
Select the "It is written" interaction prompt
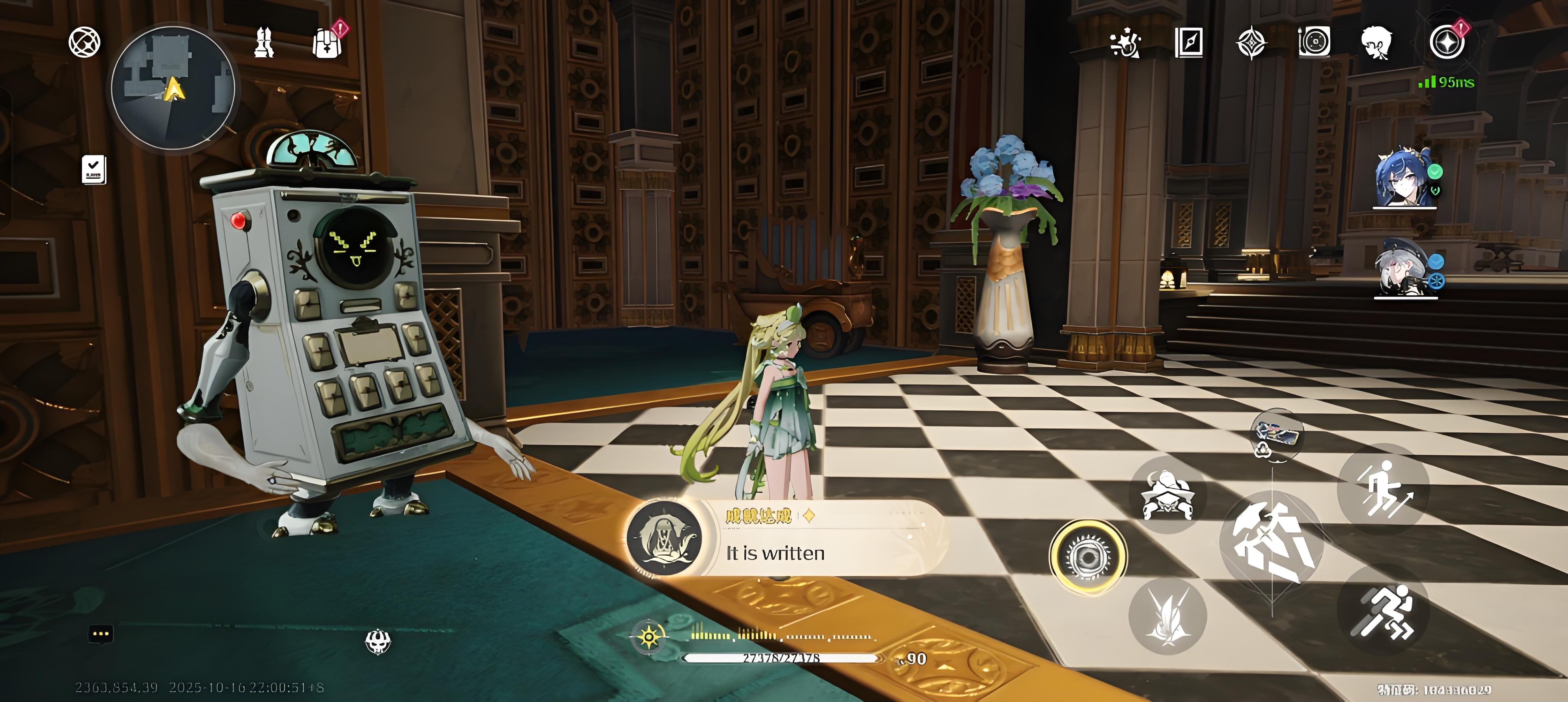point(785,539)
